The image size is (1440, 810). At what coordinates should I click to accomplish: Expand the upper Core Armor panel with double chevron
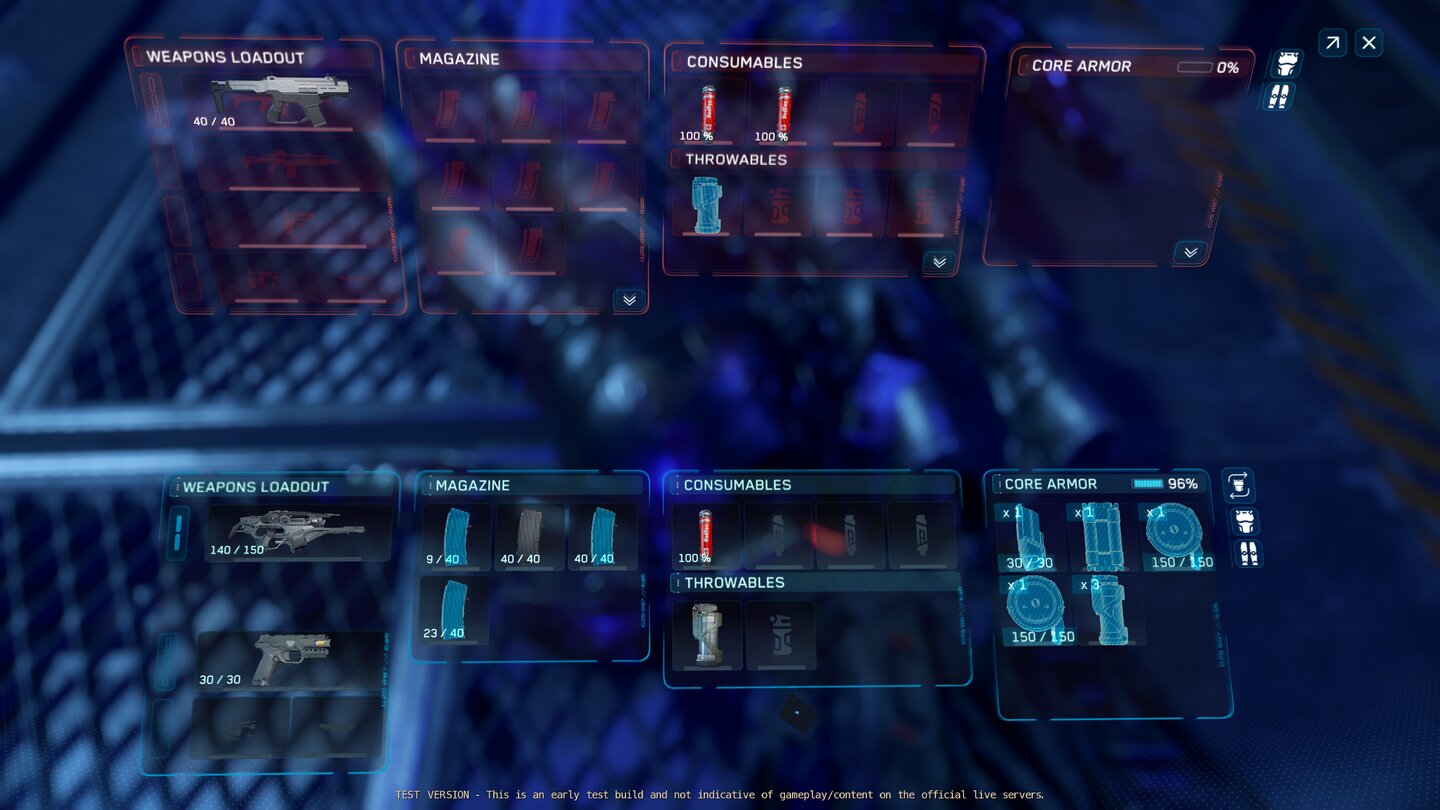coord(1189,252)
